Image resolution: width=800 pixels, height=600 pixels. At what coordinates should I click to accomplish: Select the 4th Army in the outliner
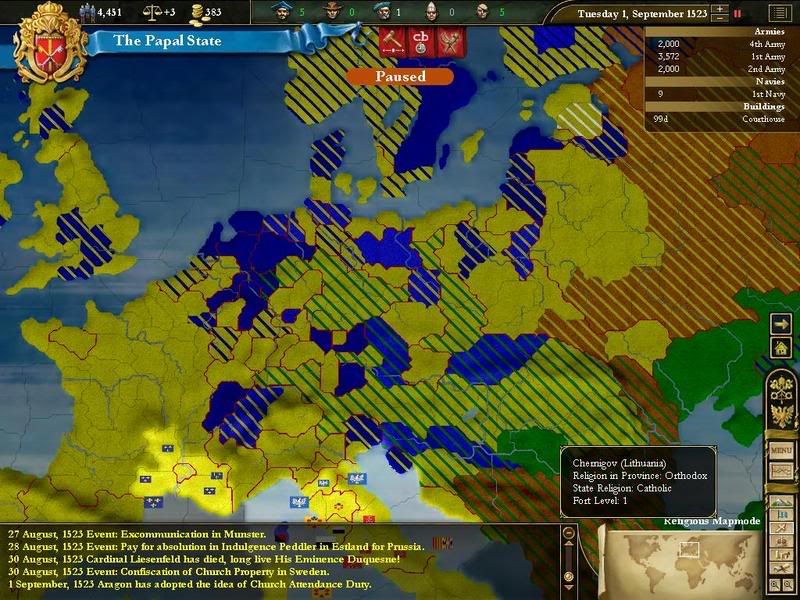[720, 44]
